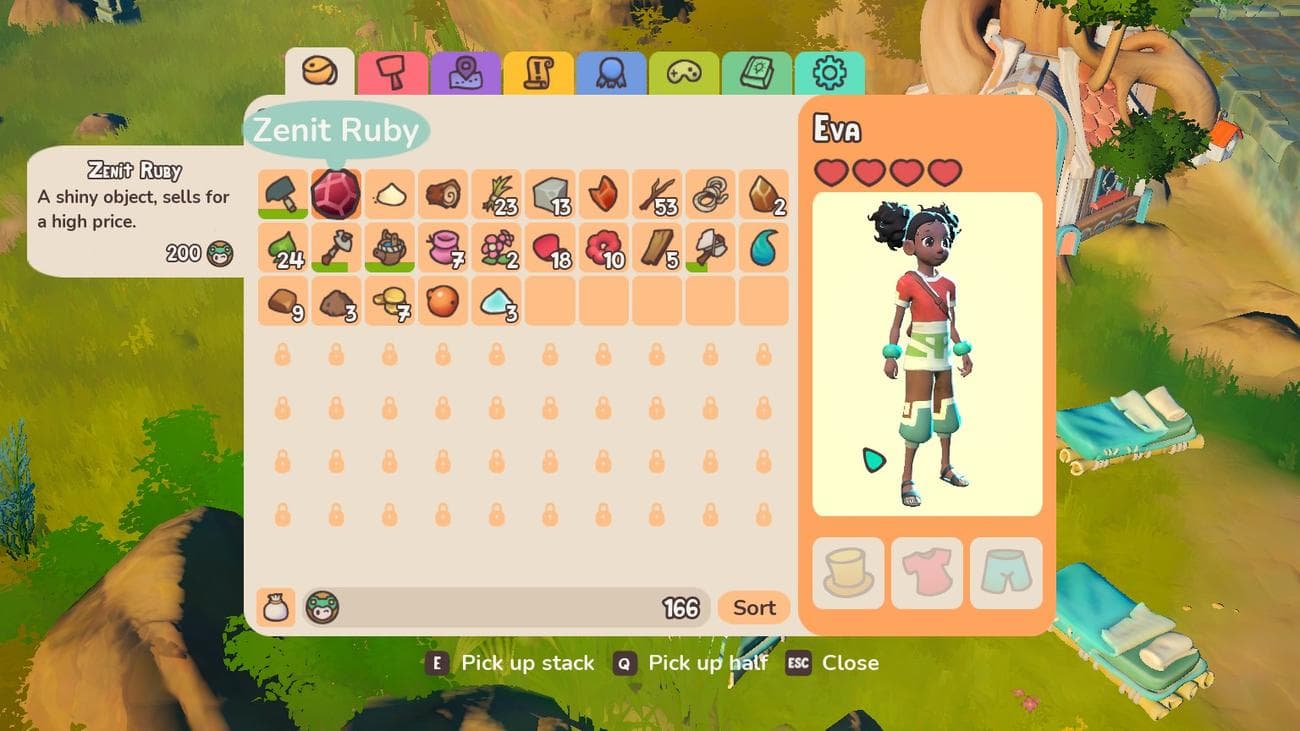Switch to the gamepad controls tab
The width and height of the screenshot is (1300, 731).
click(x=684, y=73)
